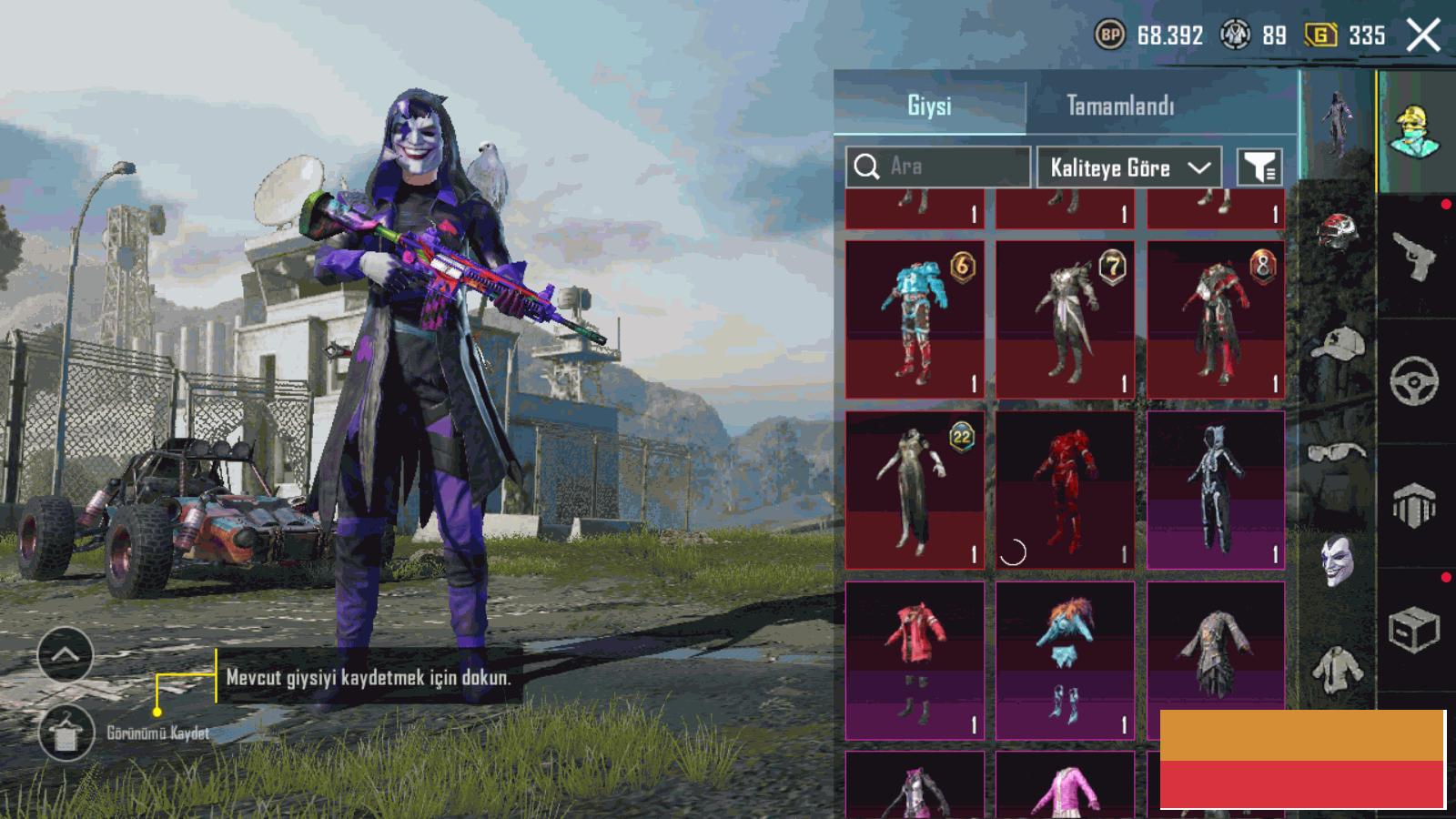This screenshot has width=1456, height=819.
Task: Select the blue armor outfit numbered 6
Action: click(915, 319)
